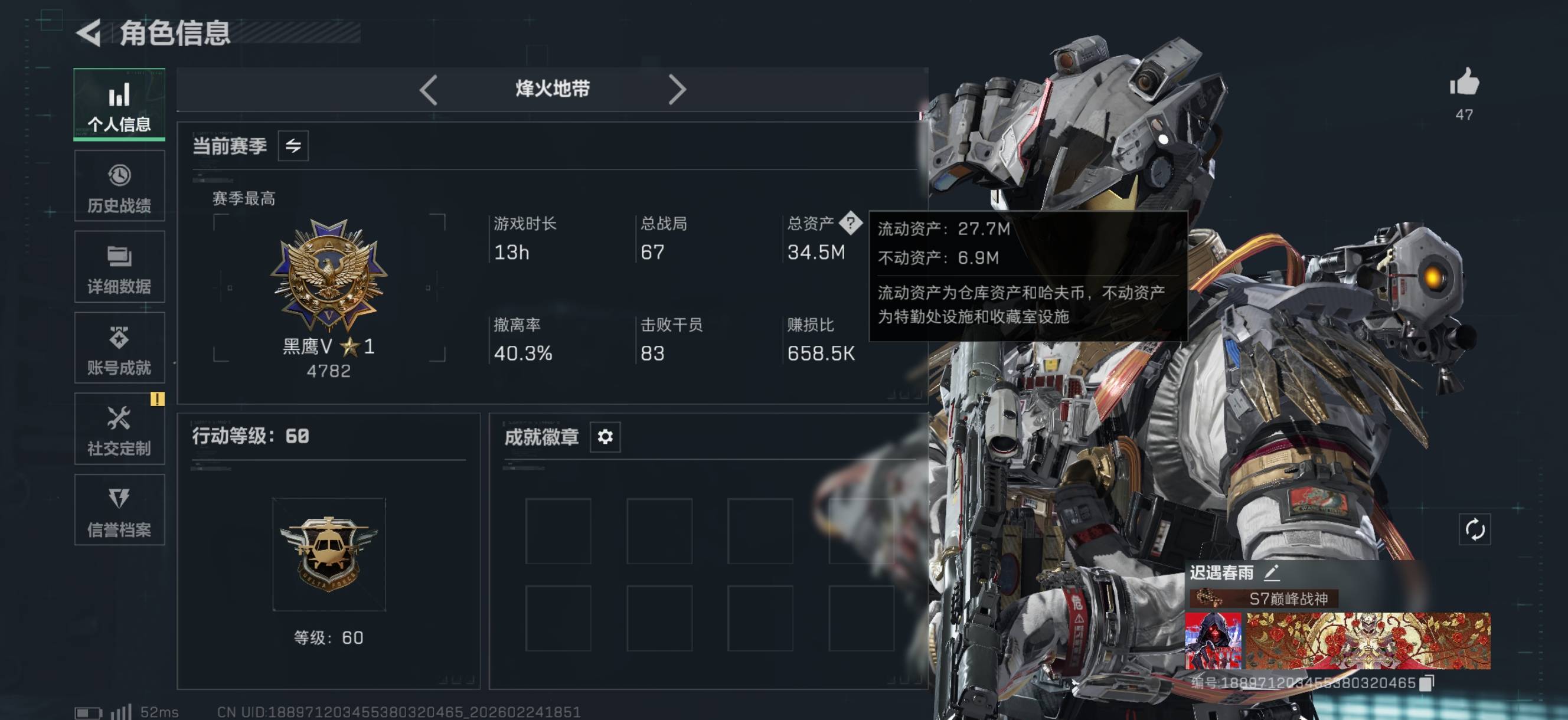This screenshot has height=720, width=1568.
Task: Switch to the 历史战绩 tab
Action: click(119, 186)
